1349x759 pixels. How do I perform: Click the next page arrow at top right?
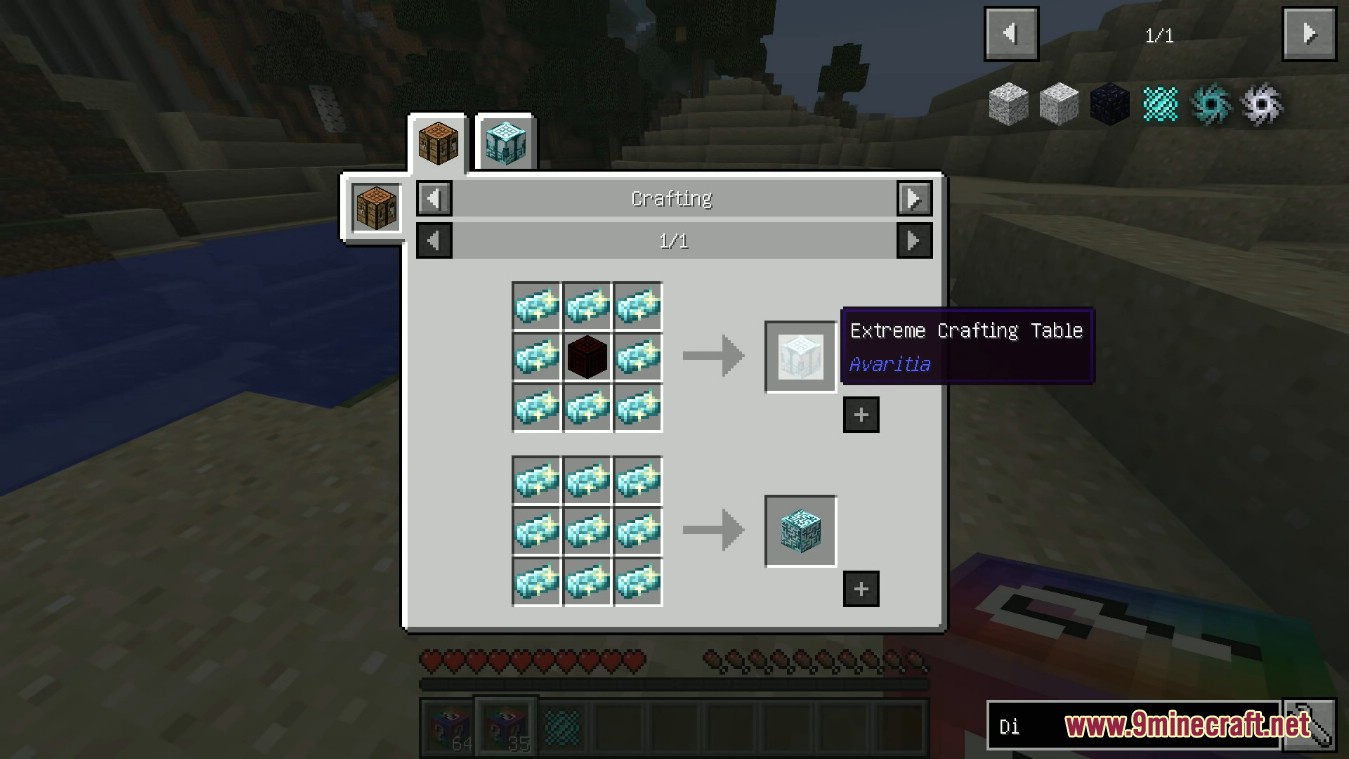pos(1308,32)
